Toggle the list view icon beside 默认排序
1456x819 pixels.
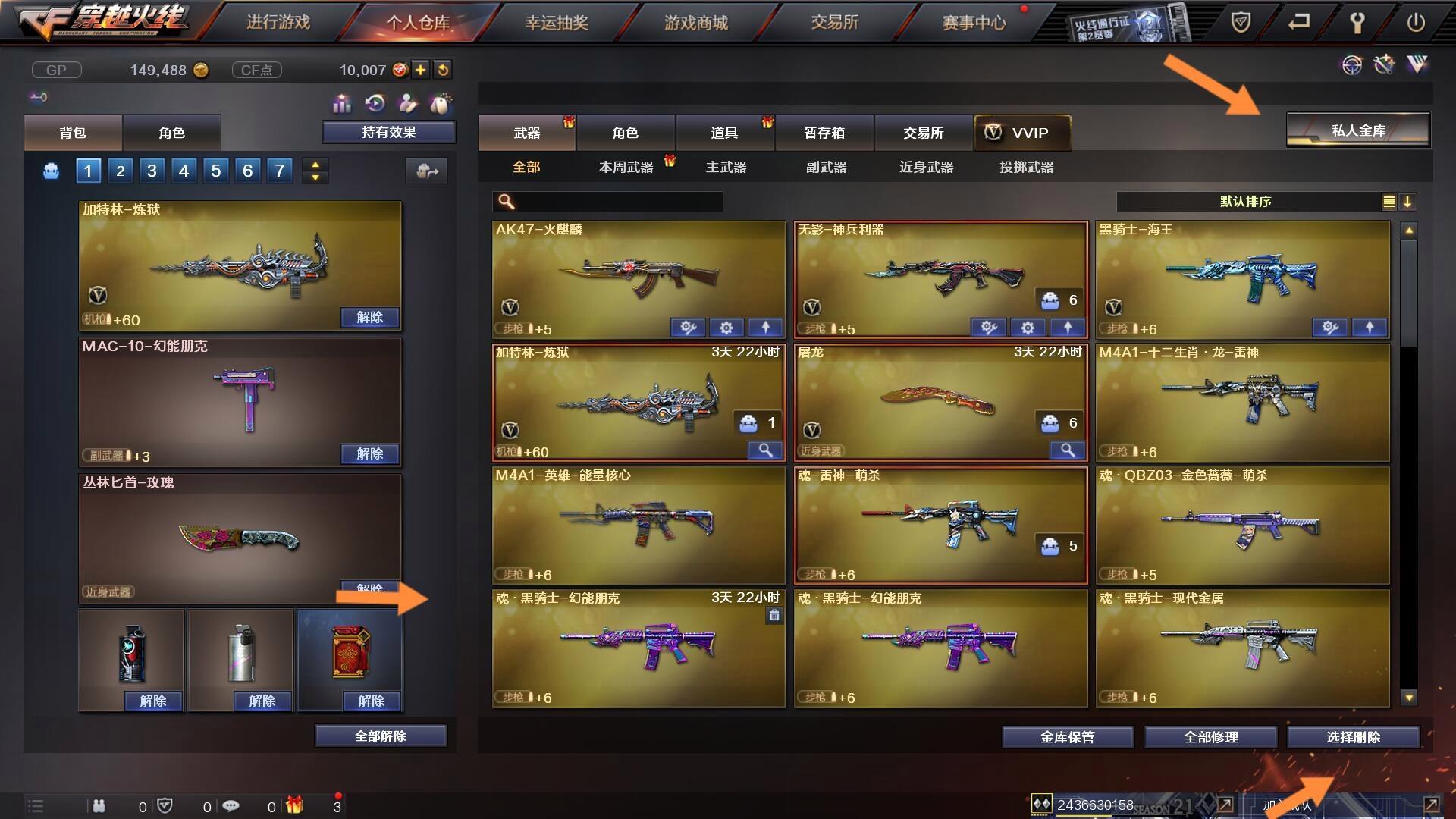point(1388,202)
